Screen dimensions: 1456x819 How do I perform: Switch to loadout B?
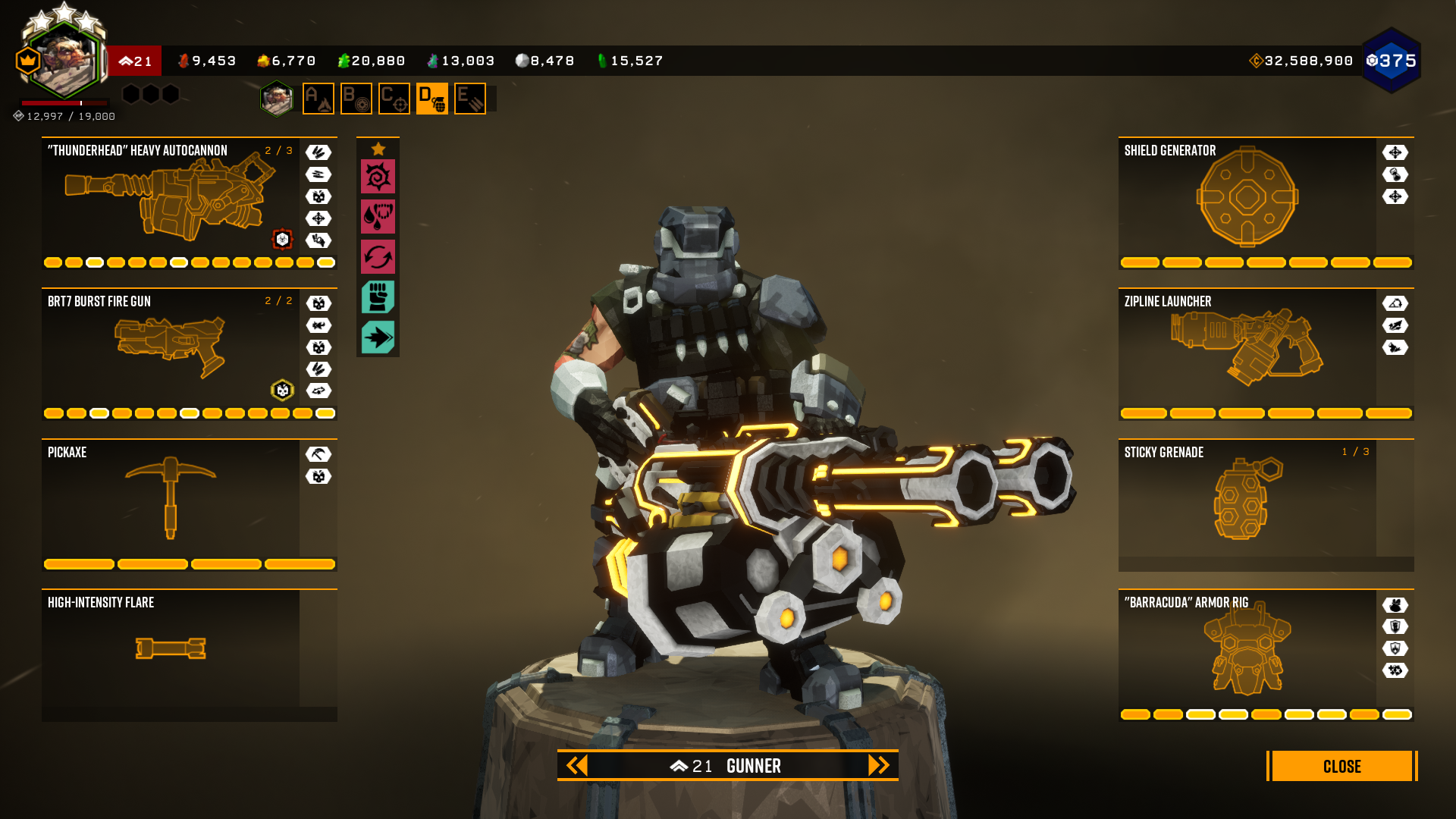click(356, 99)
